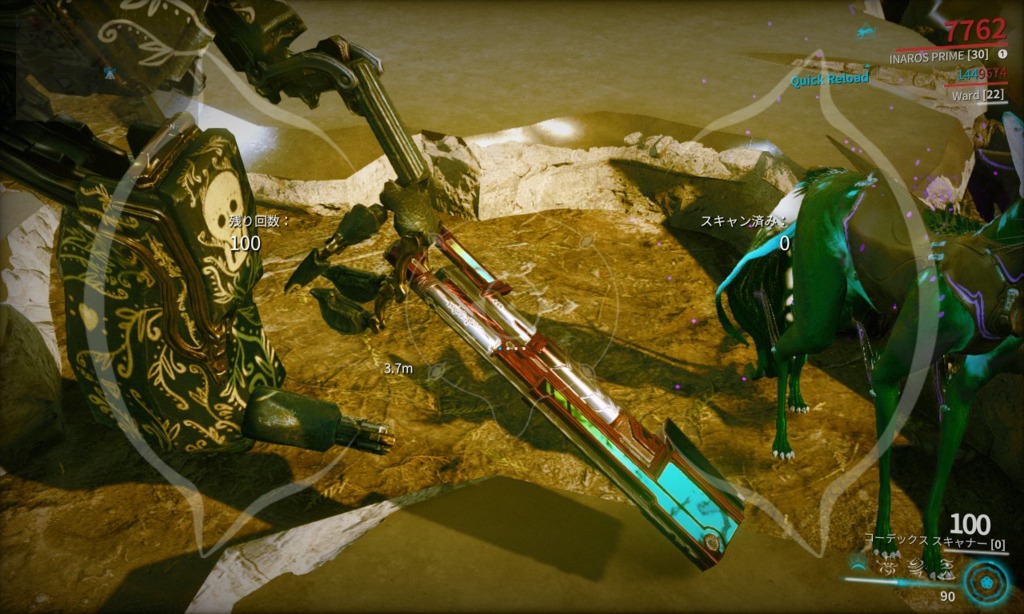Image resolution: width=1024 pixels, height=614 pixels.
Task: Activate the scarab-shaped ability icon
Action: click(x=886, y=568)
